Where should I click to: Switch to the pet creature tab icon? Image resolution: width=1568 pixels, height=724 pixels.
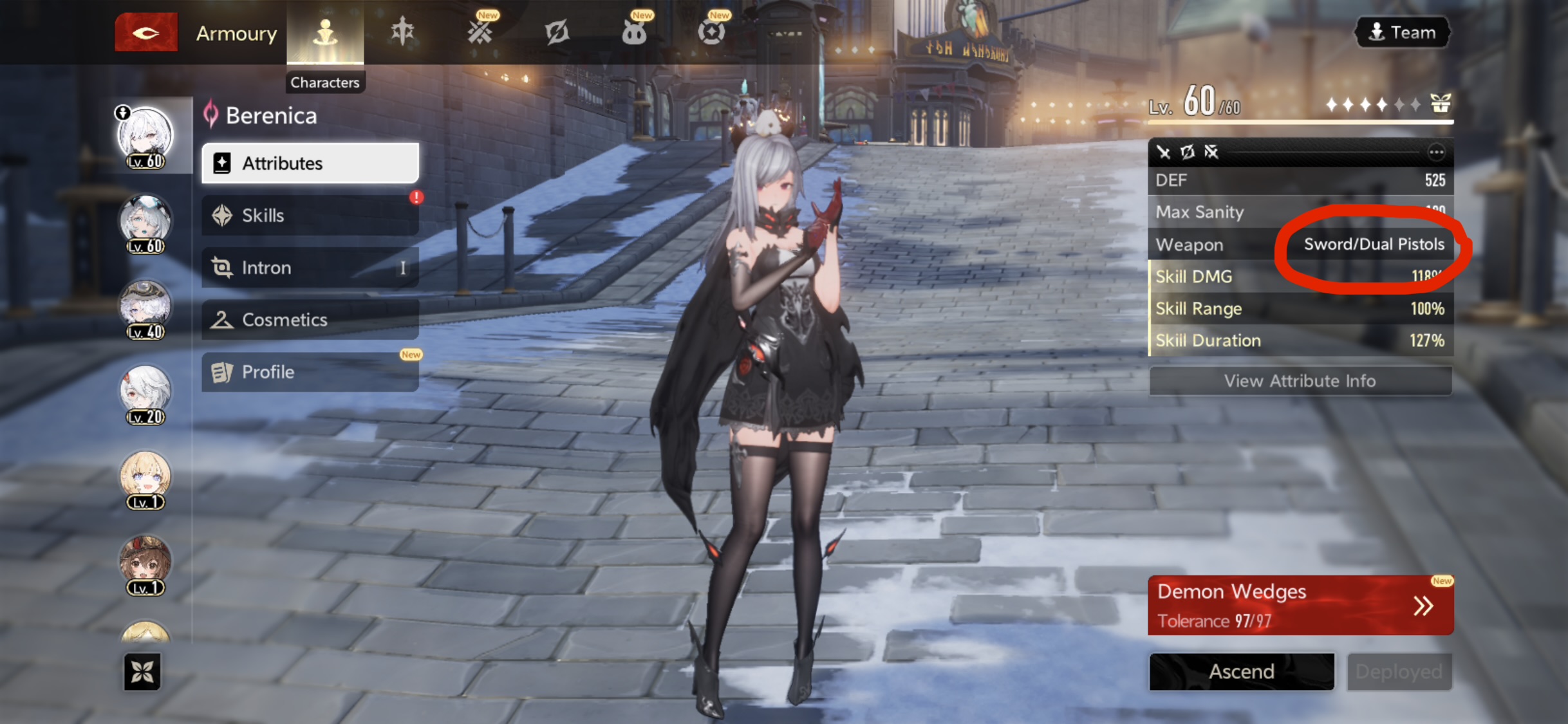pos(634,32)
